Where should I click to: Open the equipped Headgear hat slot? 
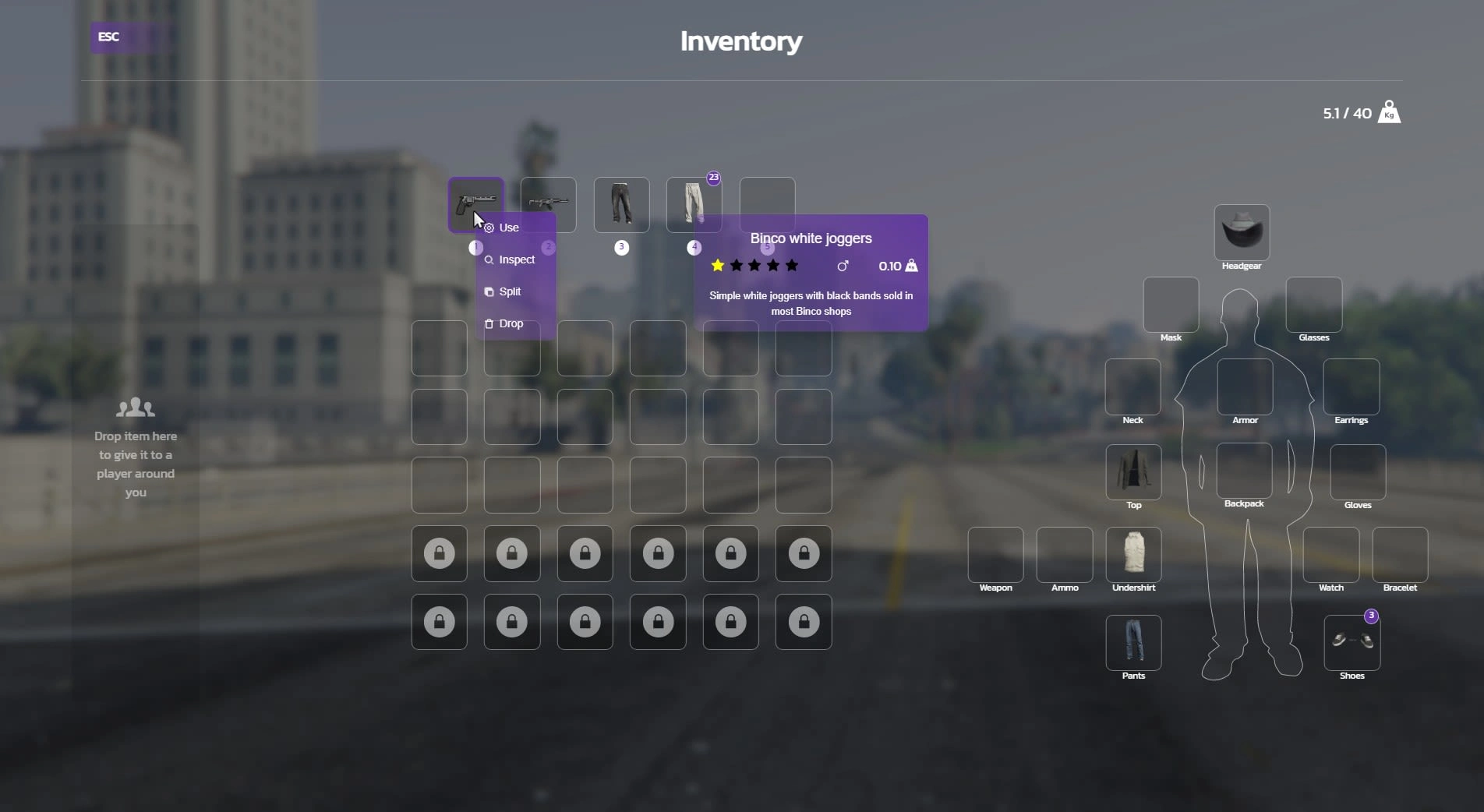(1242, 232)
